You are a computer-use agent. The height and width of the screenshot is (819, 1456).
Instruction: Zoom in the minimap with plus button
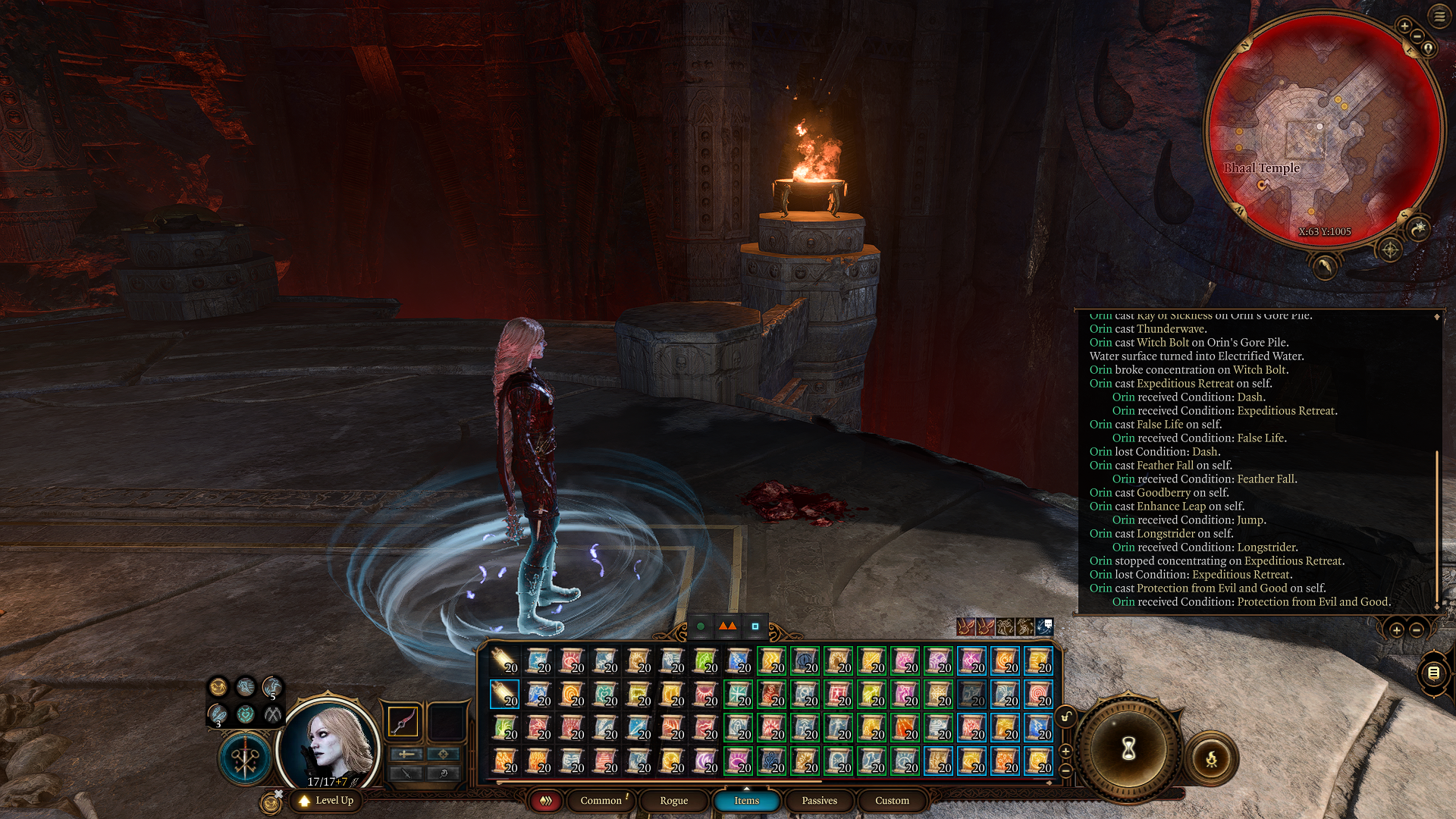pos(1404,27)
